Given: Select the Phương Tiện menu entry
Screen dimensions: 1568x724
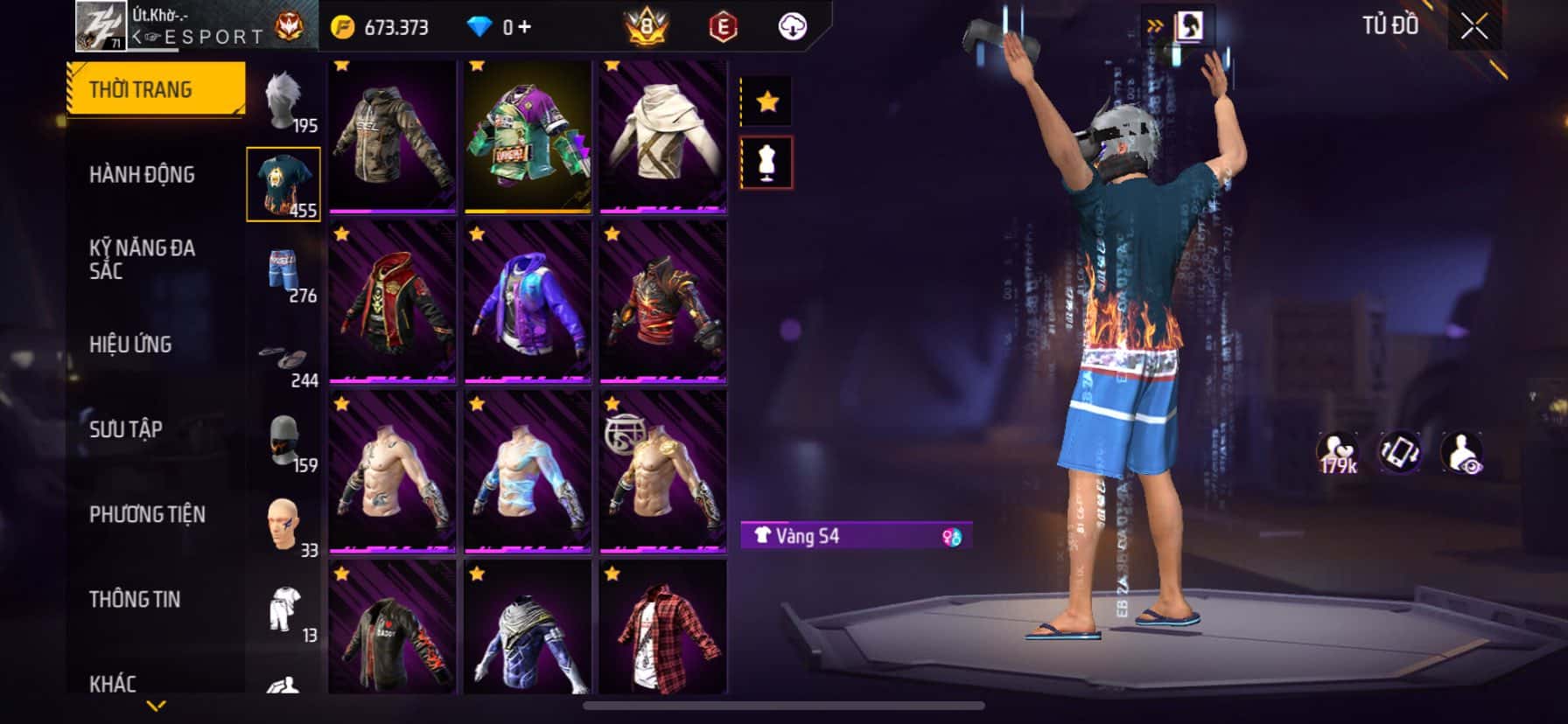Looking at the screenshot, I should [147, 514].
